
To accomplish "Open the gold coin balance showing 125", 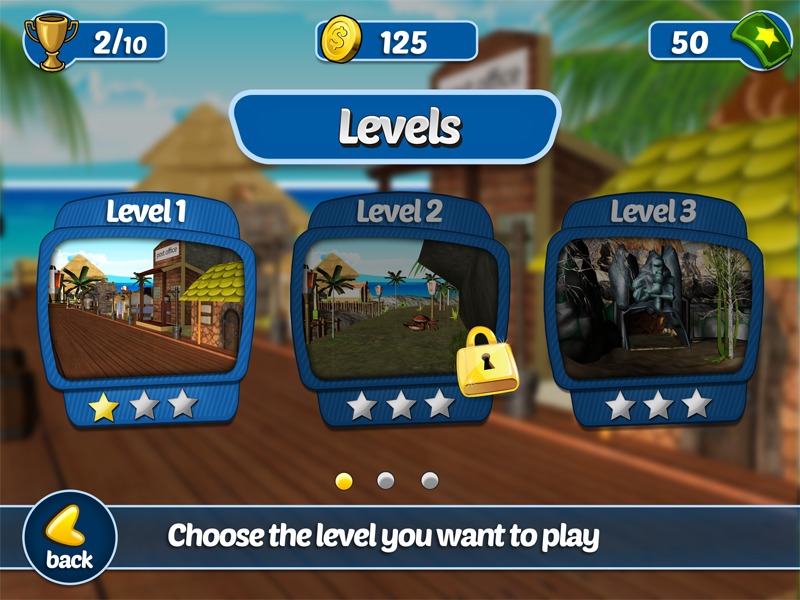I will click(x=397, y=42).
